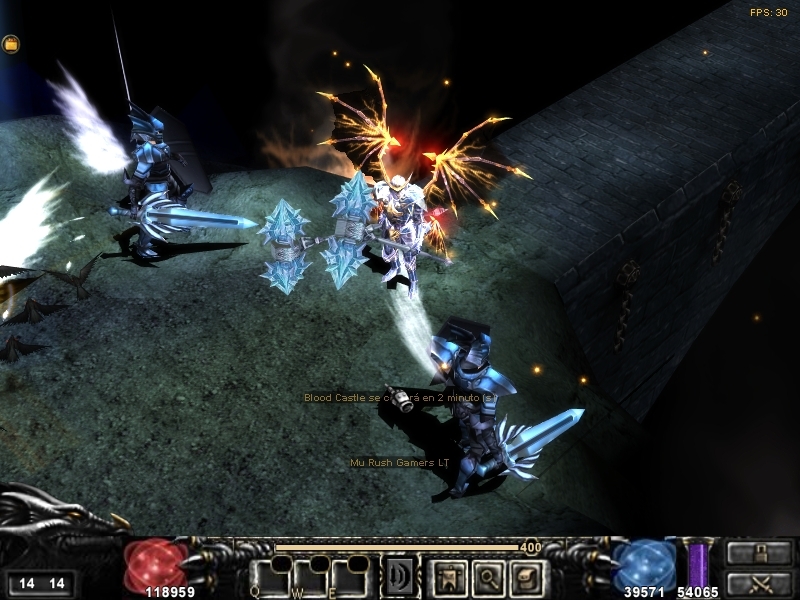800x600 pixels.
Task: Select the crescent skill icon
Action: coord(399,576)
